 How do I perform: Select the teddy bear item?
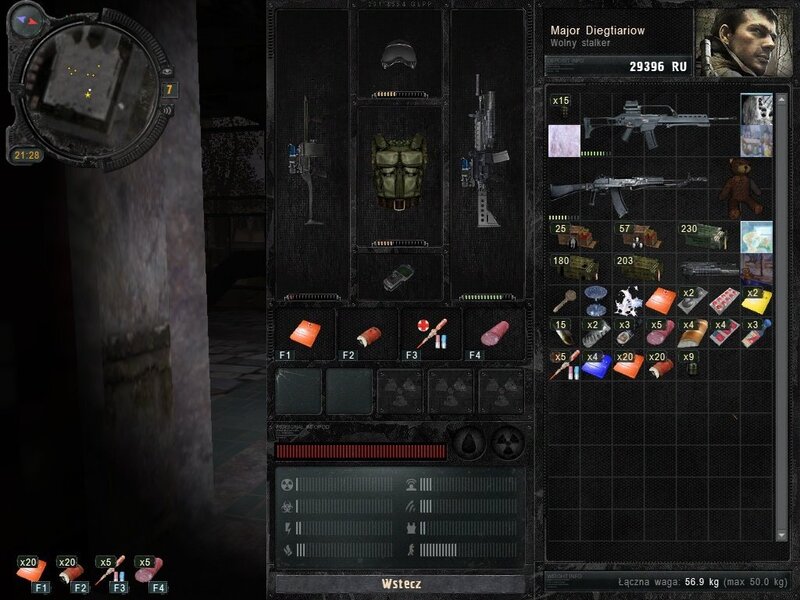[741, 187]
